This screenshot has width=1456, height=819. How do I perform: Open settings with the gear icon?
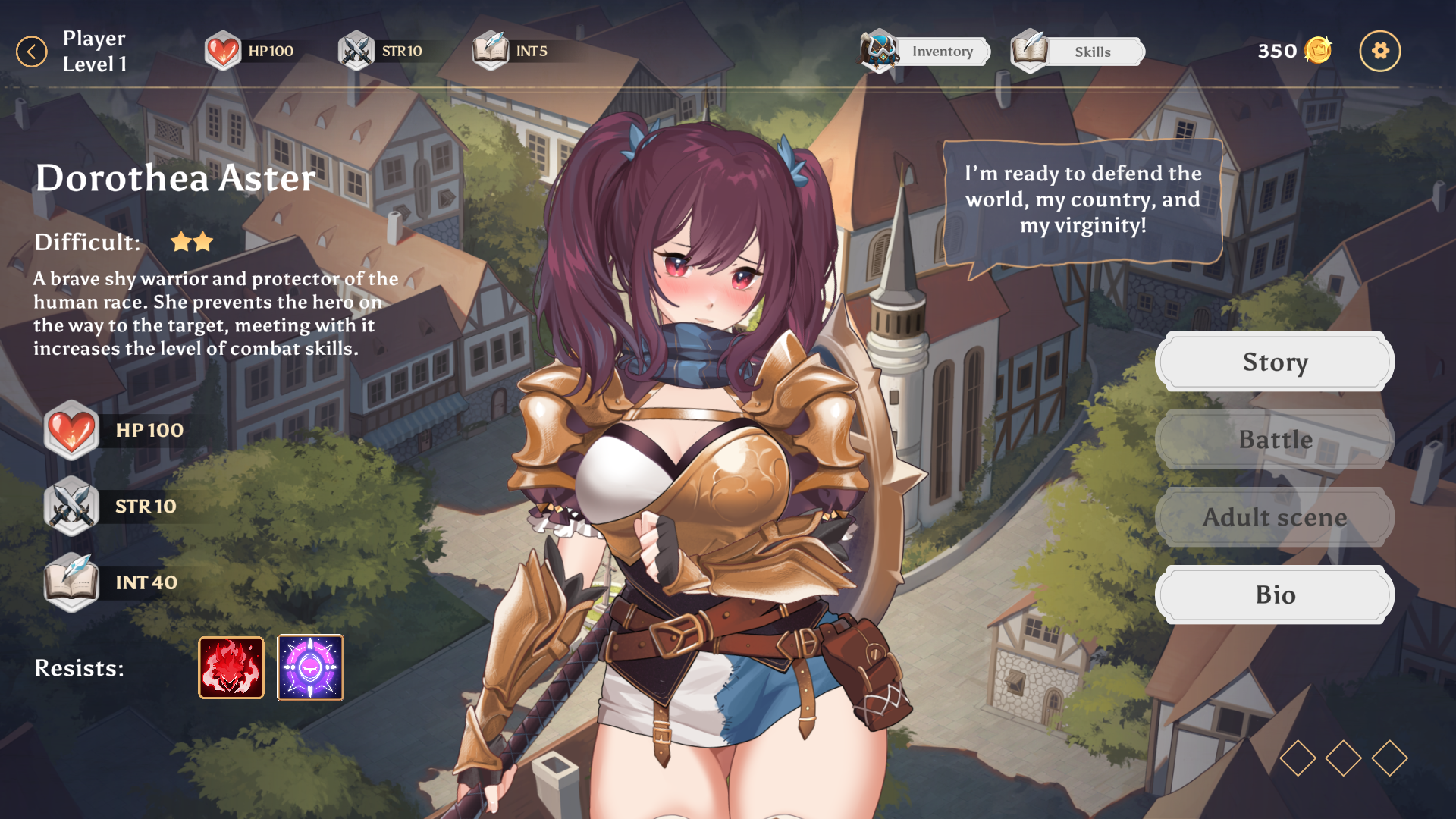(1379, 52)
